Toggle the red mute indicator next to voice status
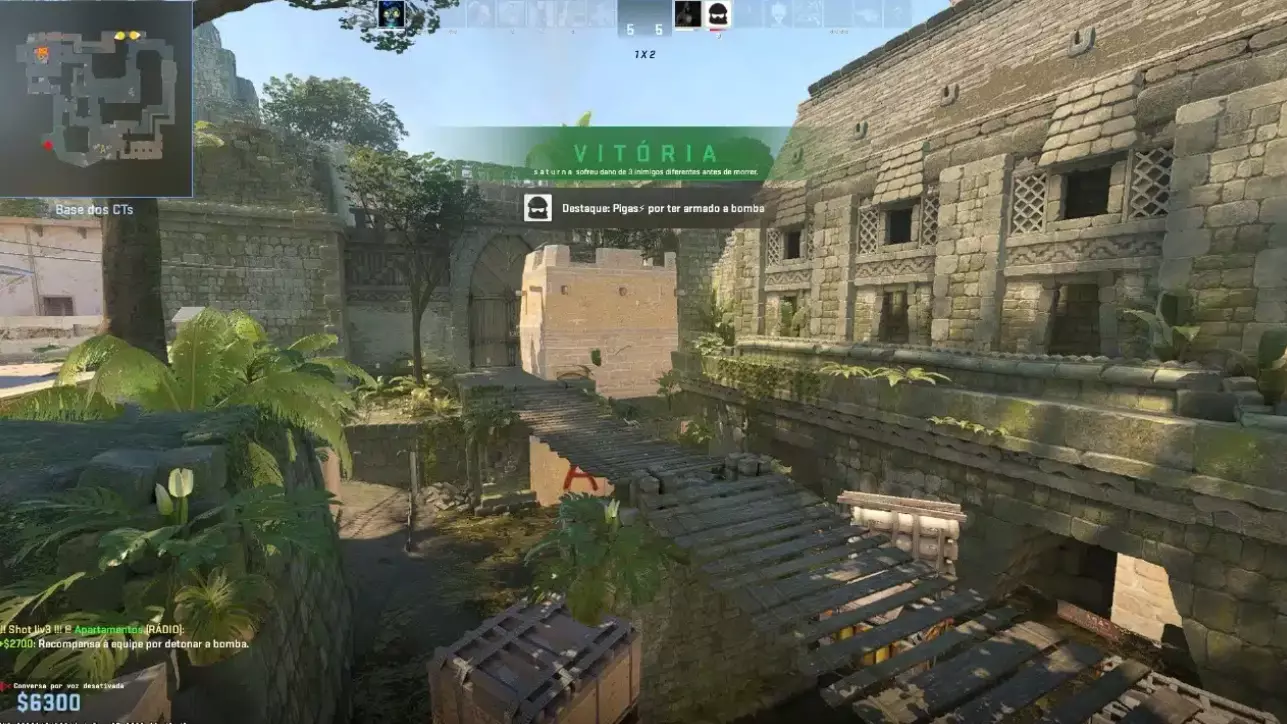The height and width of the screenshot is (724, 1287). [6, 684]
